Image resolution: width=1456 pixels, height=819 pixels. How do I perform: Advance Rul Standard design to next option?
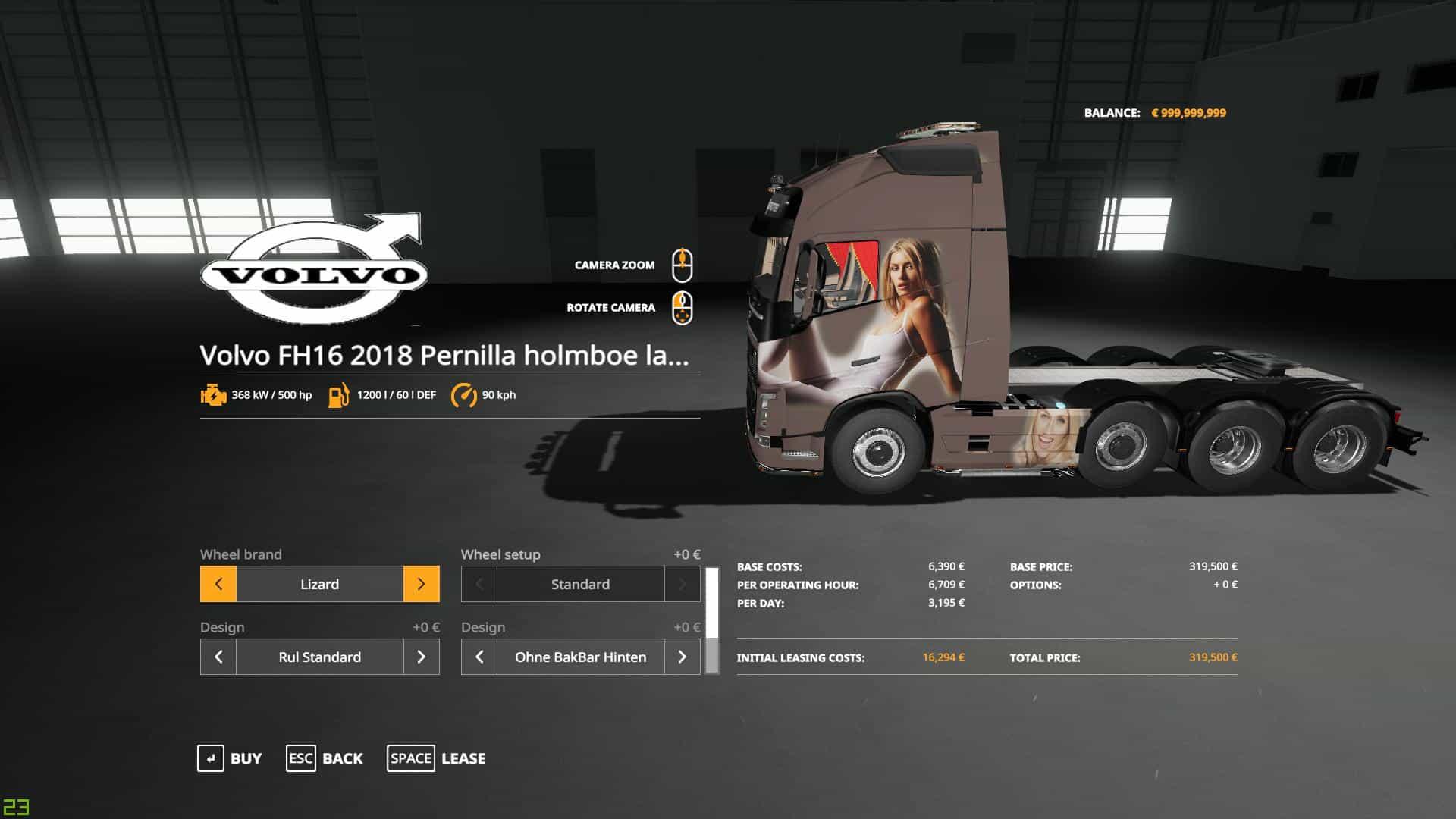421,657
